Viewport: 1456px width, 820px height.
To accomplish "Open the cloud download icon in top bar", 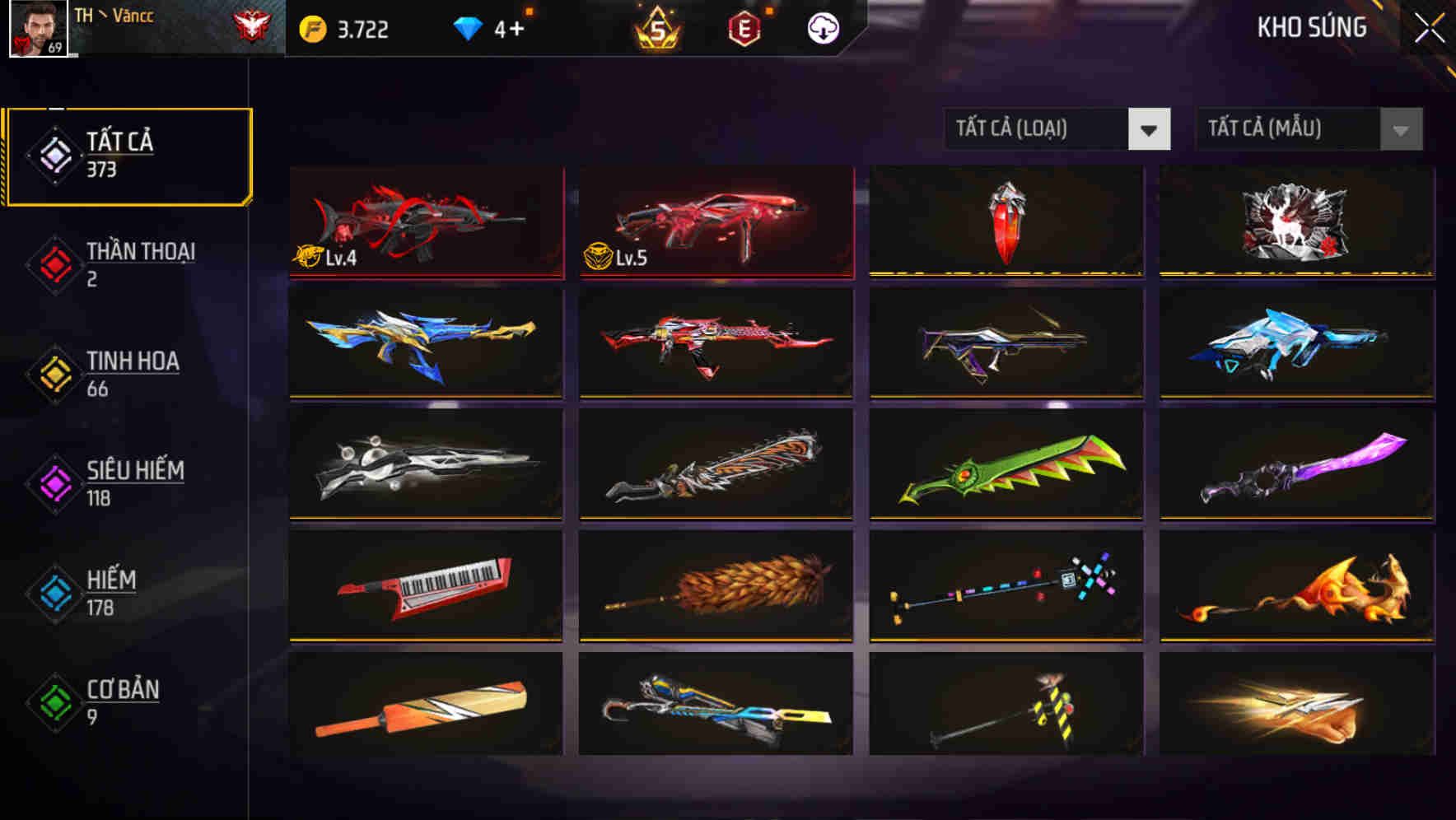I will coord(823,27).
